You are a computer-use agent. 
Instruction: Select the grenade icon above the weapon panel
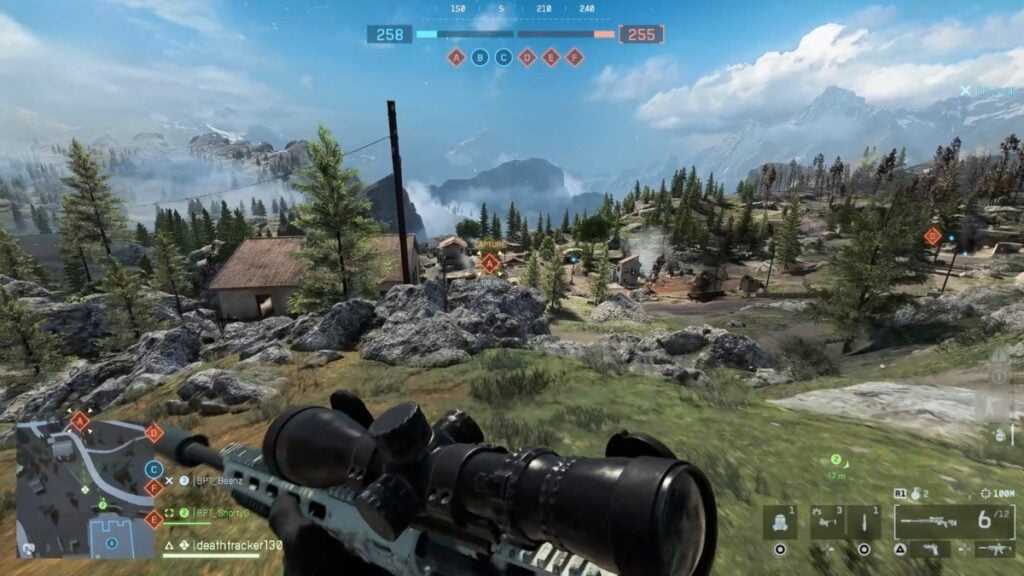click(913, 493)
